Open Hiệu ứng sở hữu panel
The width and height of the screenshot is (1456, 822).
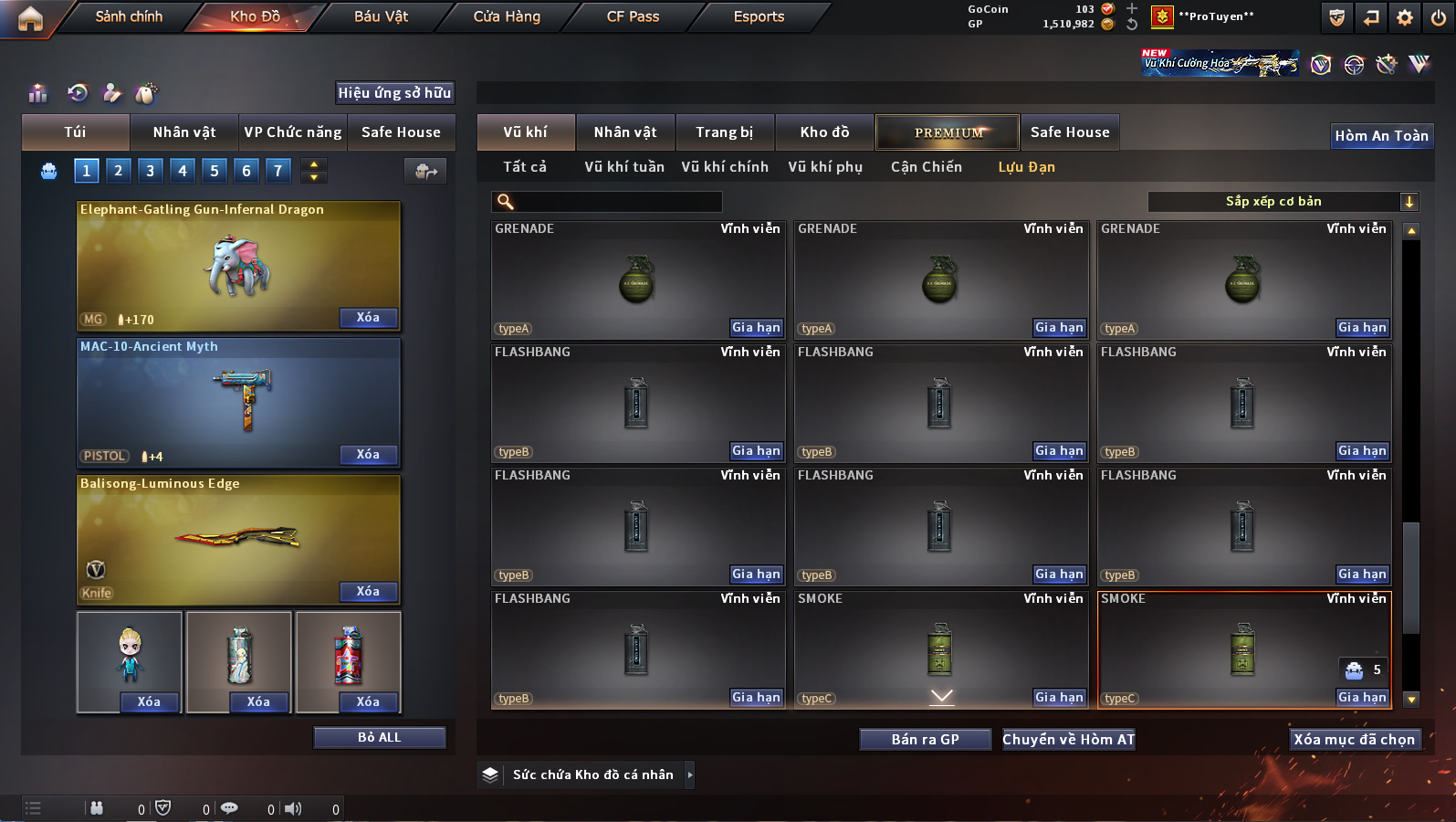394,92
